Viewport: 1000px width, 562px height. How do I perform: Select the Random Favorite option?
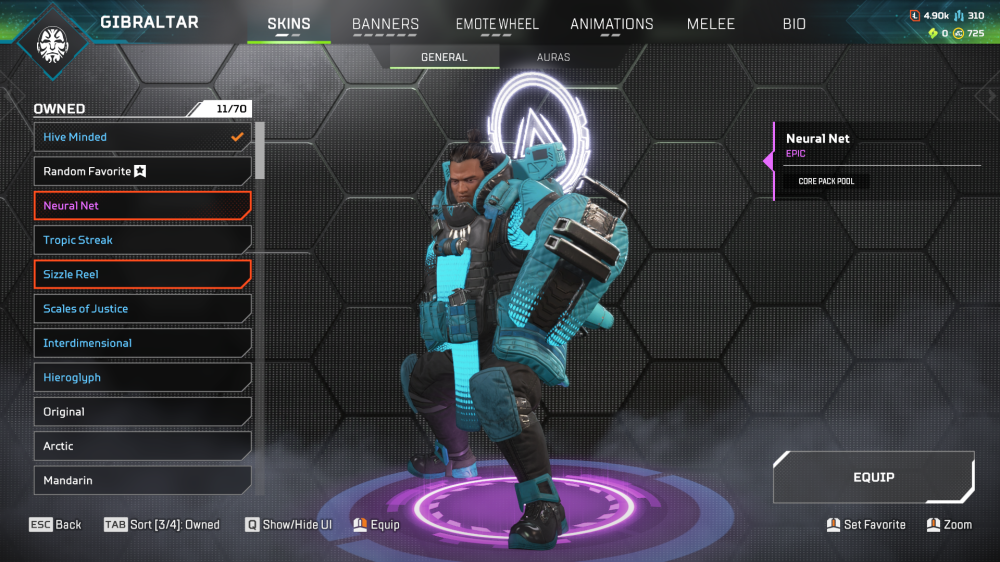click(x=142, y=172)
